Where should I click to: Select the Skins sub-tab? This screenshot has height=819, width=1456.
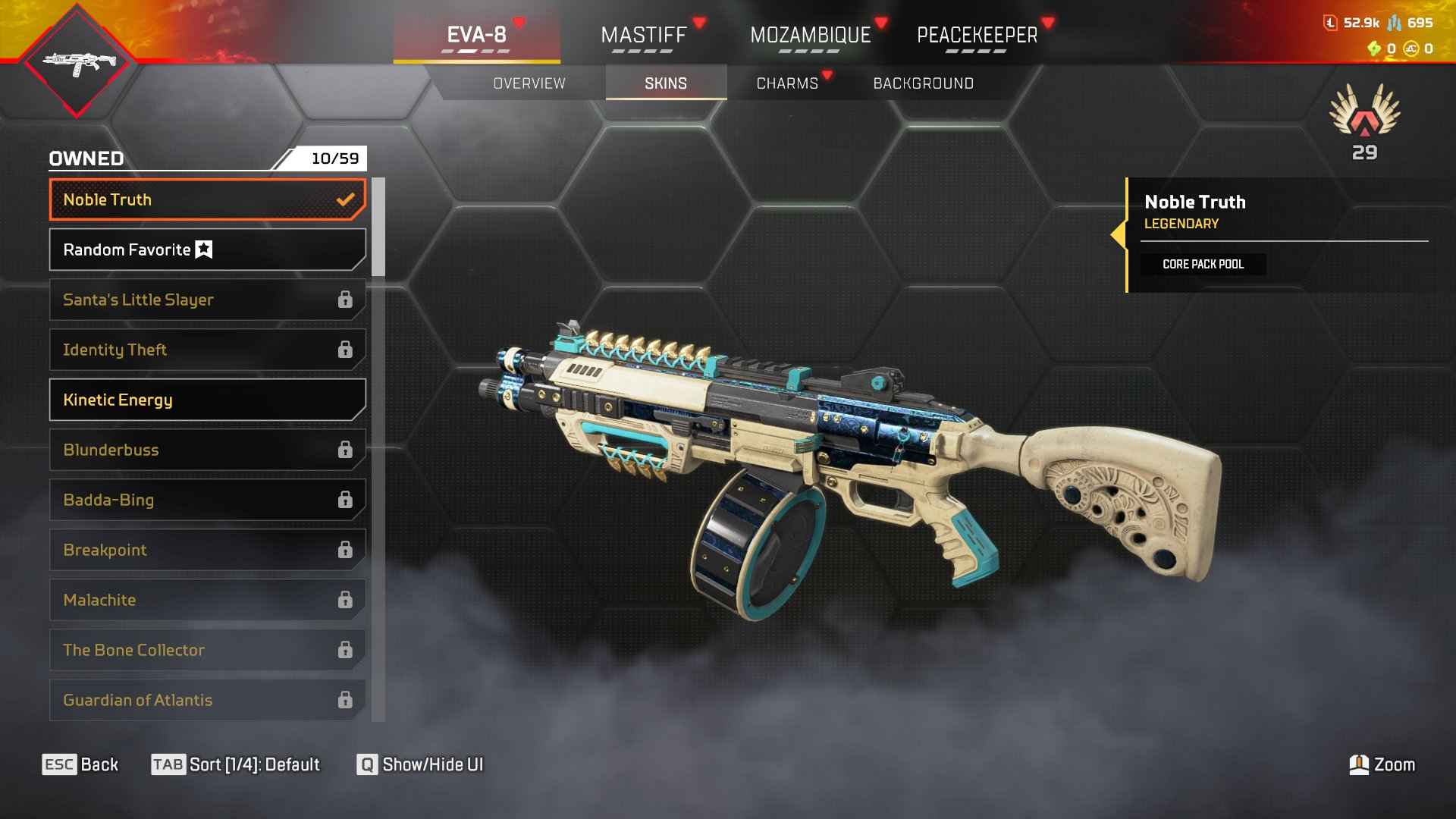666,83
